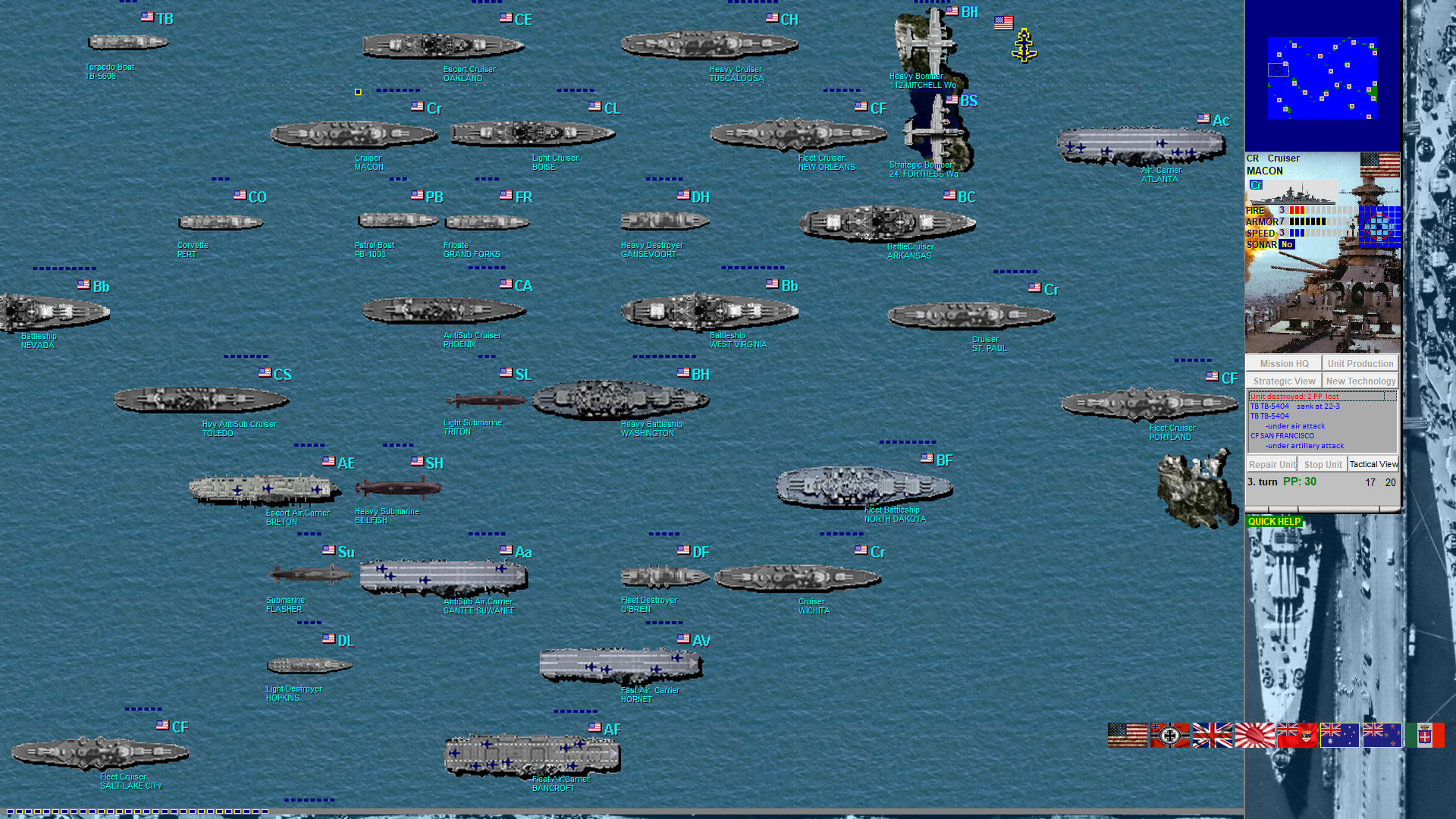Viewport: 1456px width, 819px height.
Task: Click the Japanese rising sun flag
Action: point(1255,734)
